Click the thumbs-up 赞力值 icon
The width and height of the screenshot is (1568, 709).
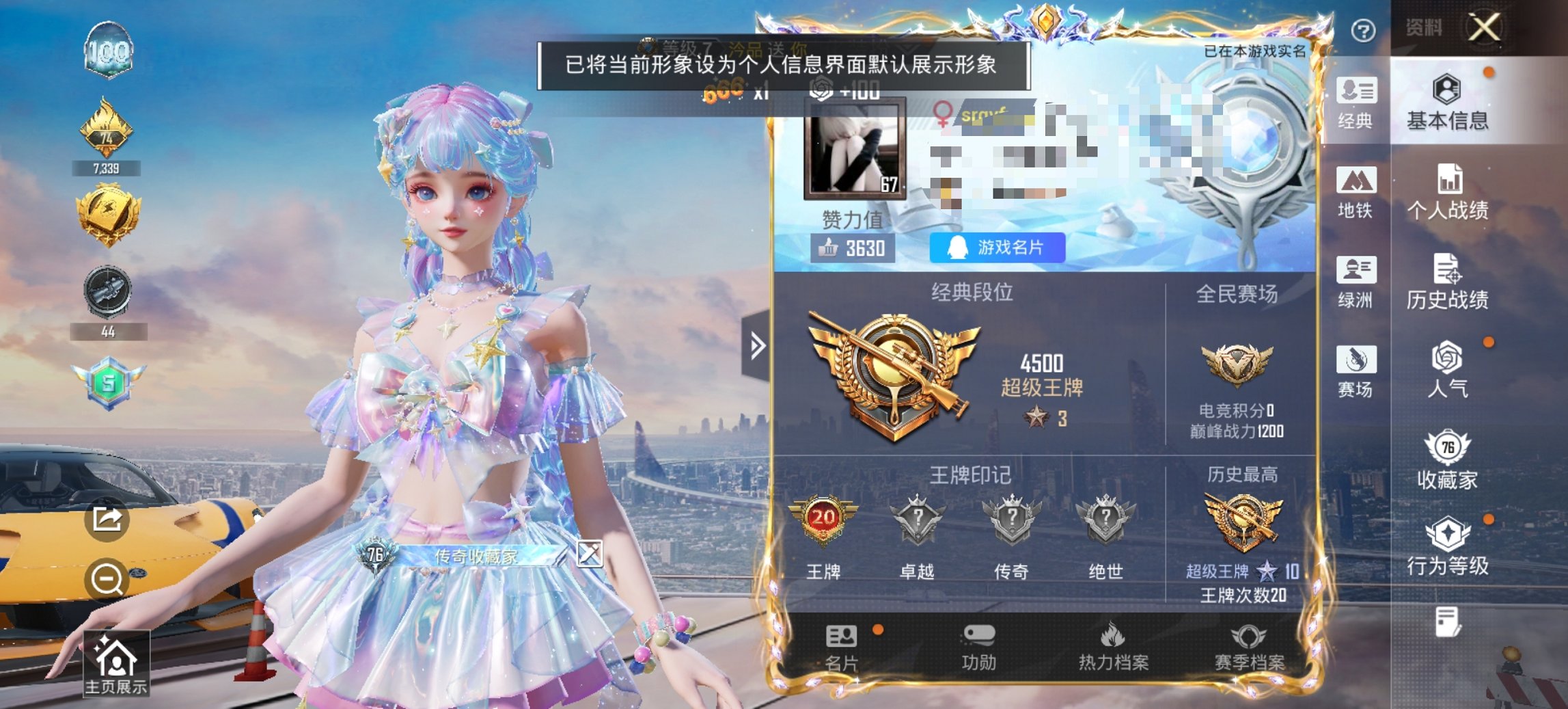click(x=828, y=248)
